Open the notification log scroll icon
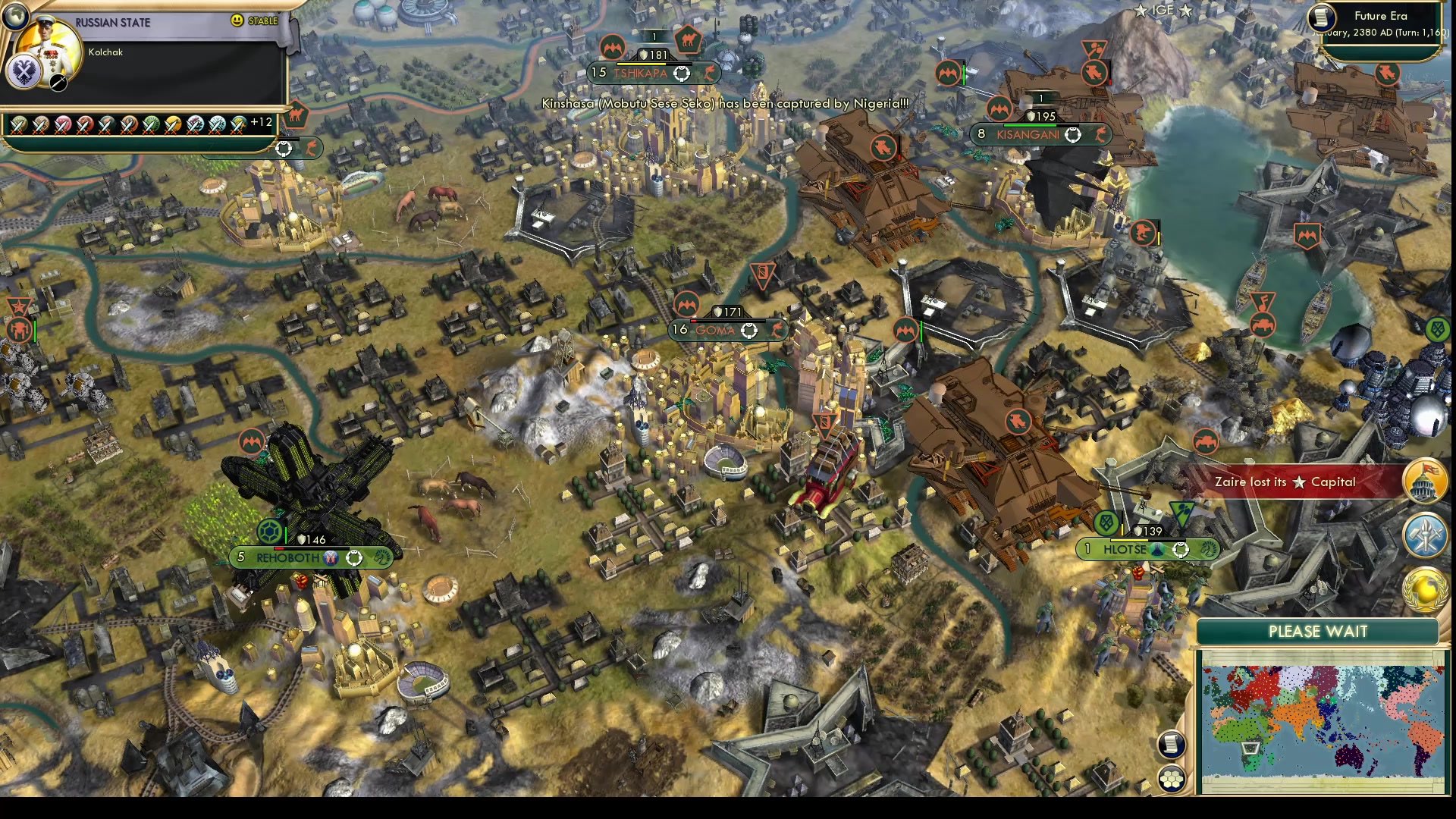The image size is (1456, 819). 1172,744
